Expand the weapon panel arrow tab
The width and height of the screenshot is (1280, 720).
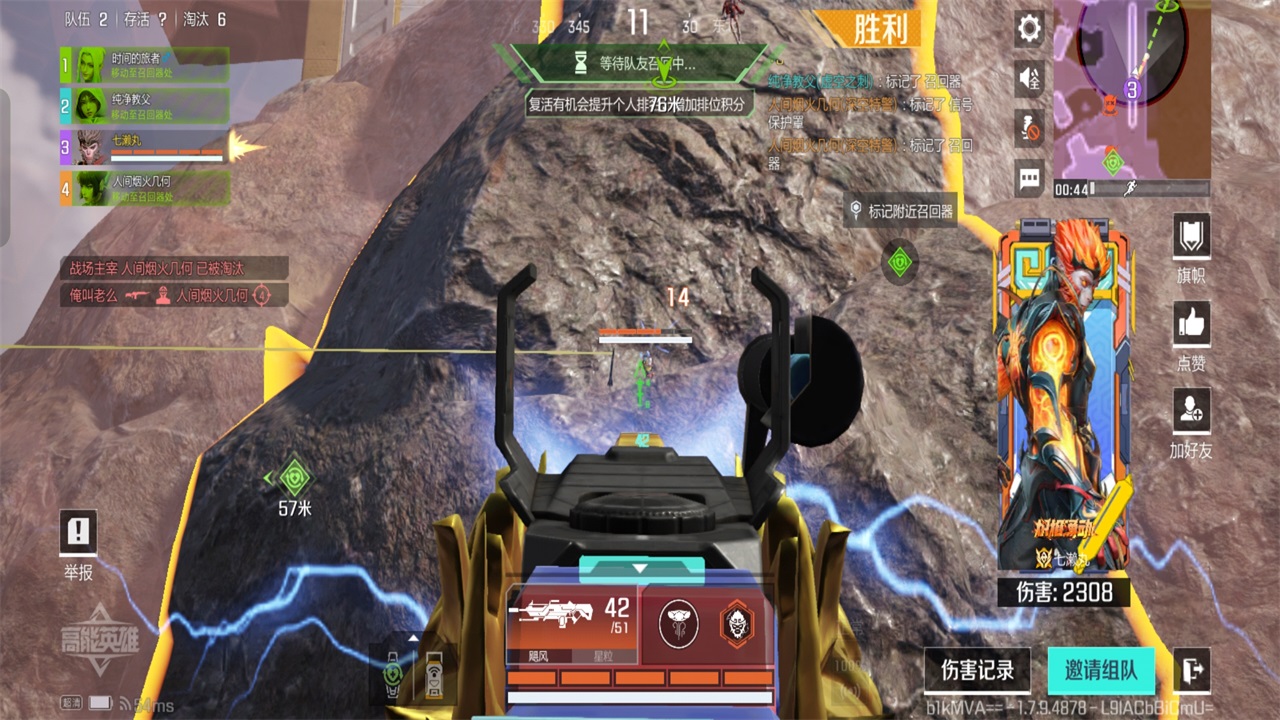coord(642,569)
